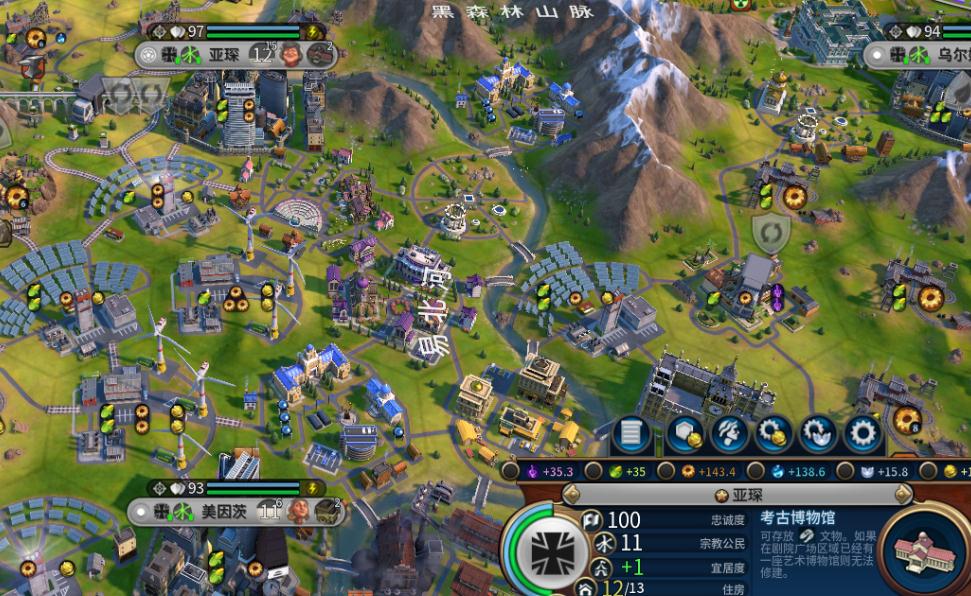
Task: Toggle the faith yield focus checkbox
Action: pos(845,471)
